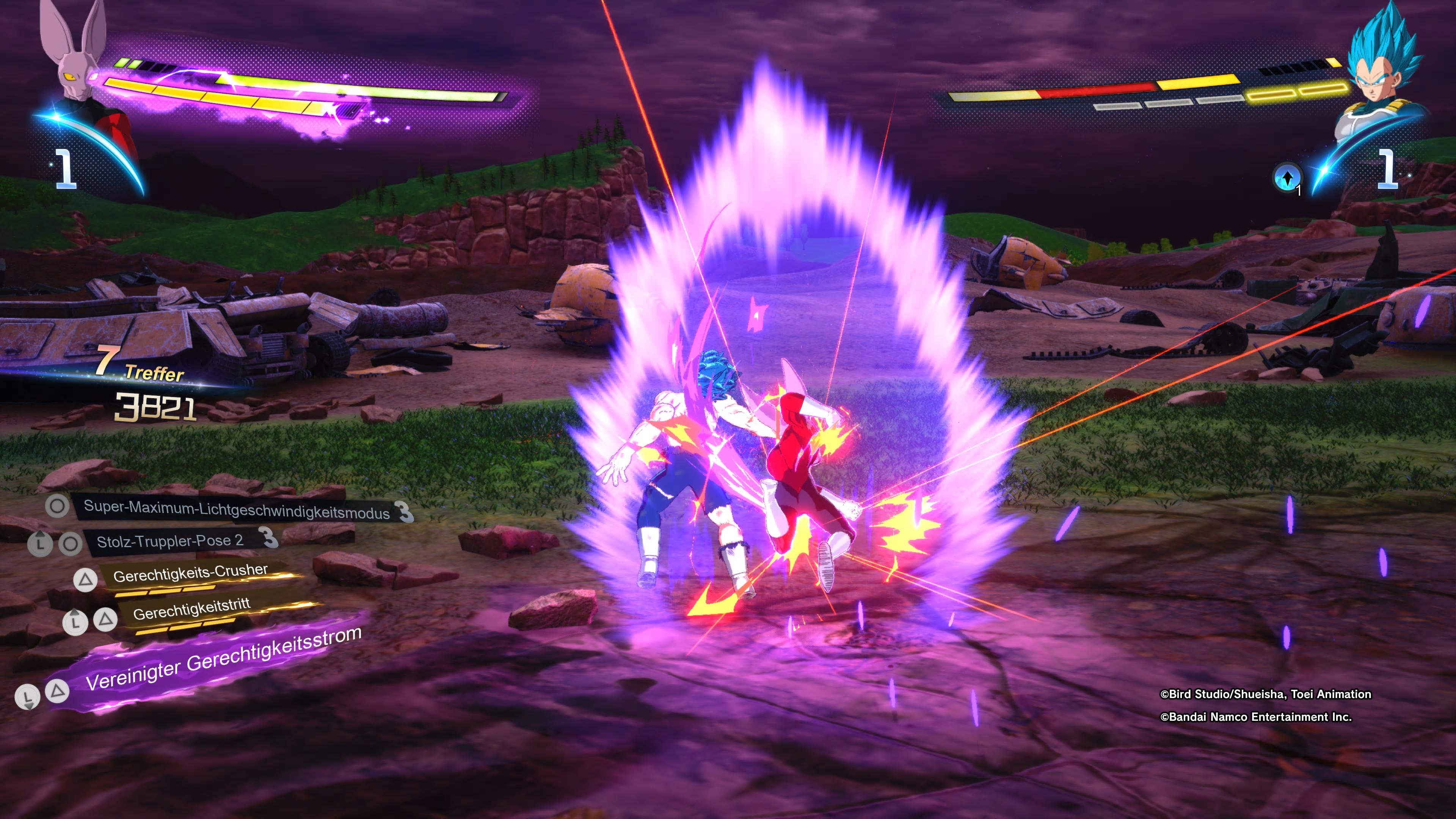Click the L-stick-up icon beside Stolz-Truppler-Pose 2

pyautogui.click(x=40, y=544)
